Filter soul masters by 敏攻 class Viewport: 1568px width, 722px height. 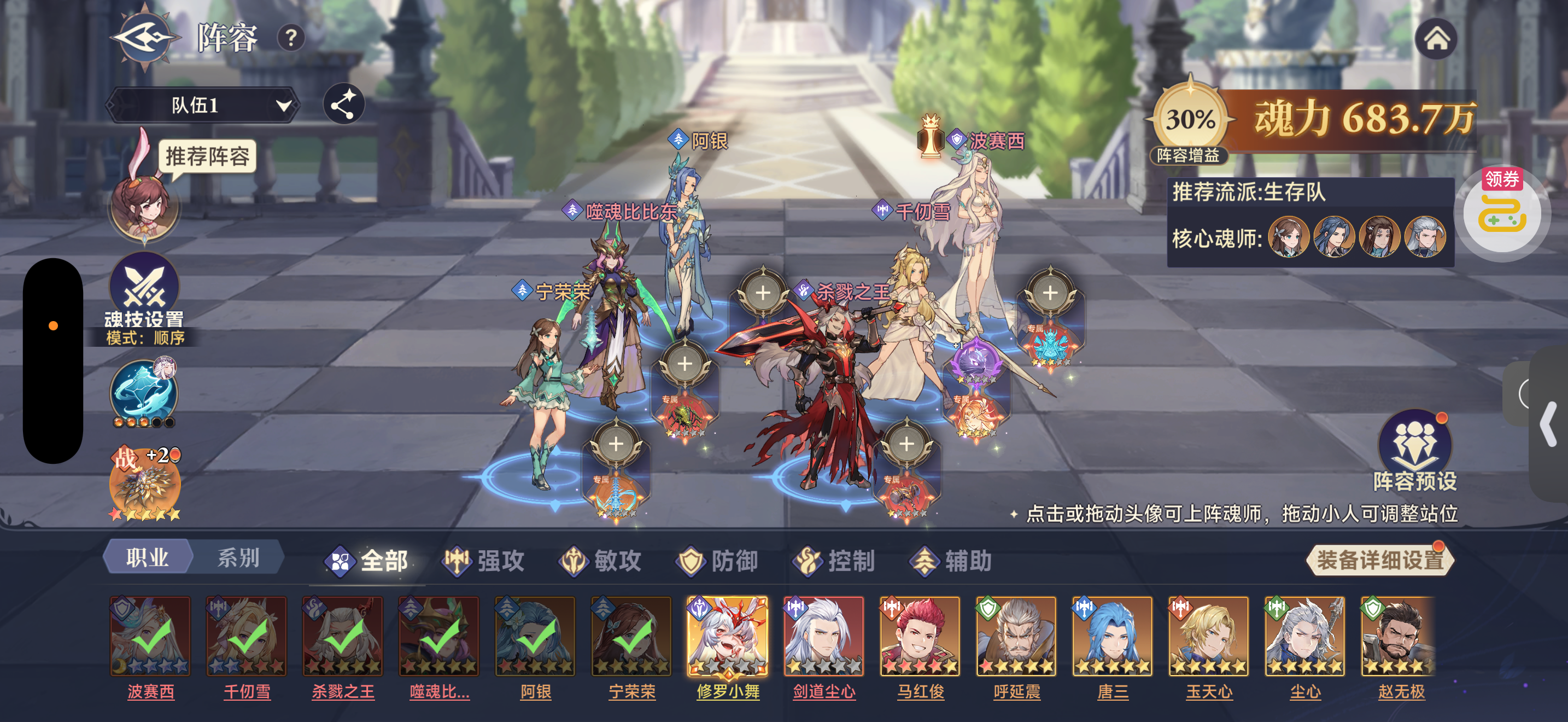tap(601, 561)
